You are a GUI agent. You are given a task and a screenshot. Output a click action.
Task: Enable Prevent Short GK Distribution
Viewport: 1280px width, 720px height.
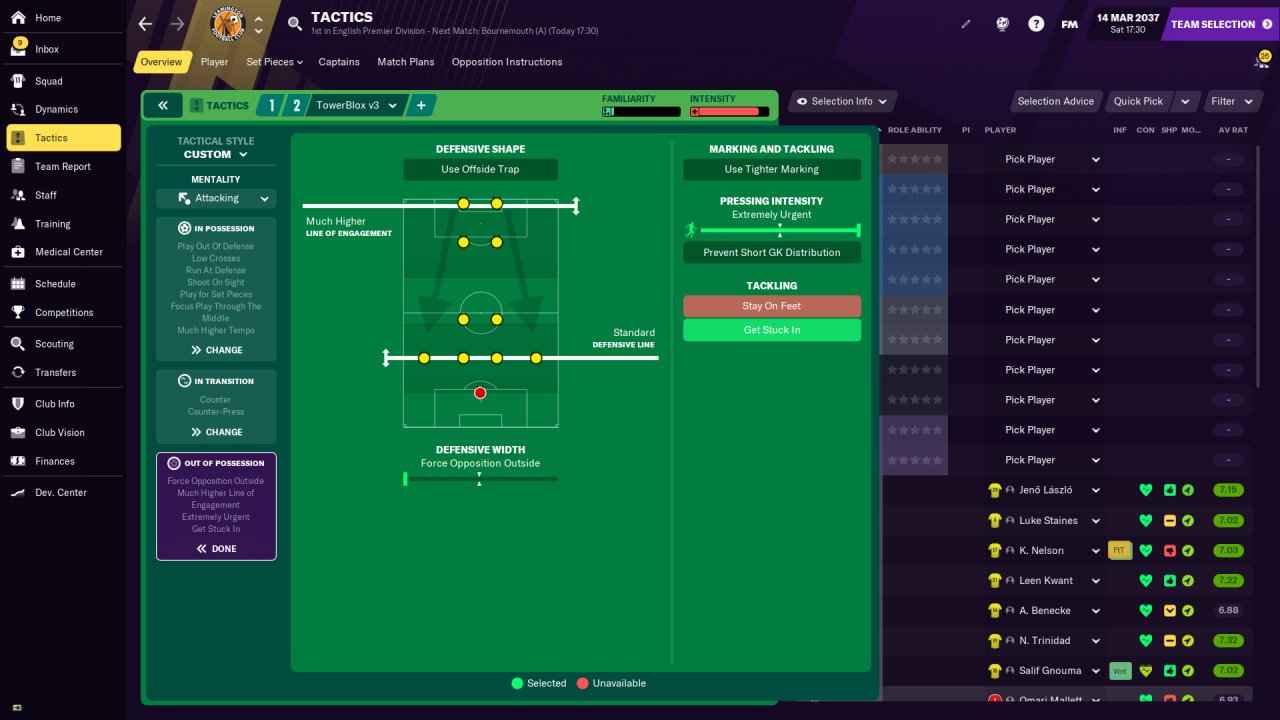pos(771,252)
